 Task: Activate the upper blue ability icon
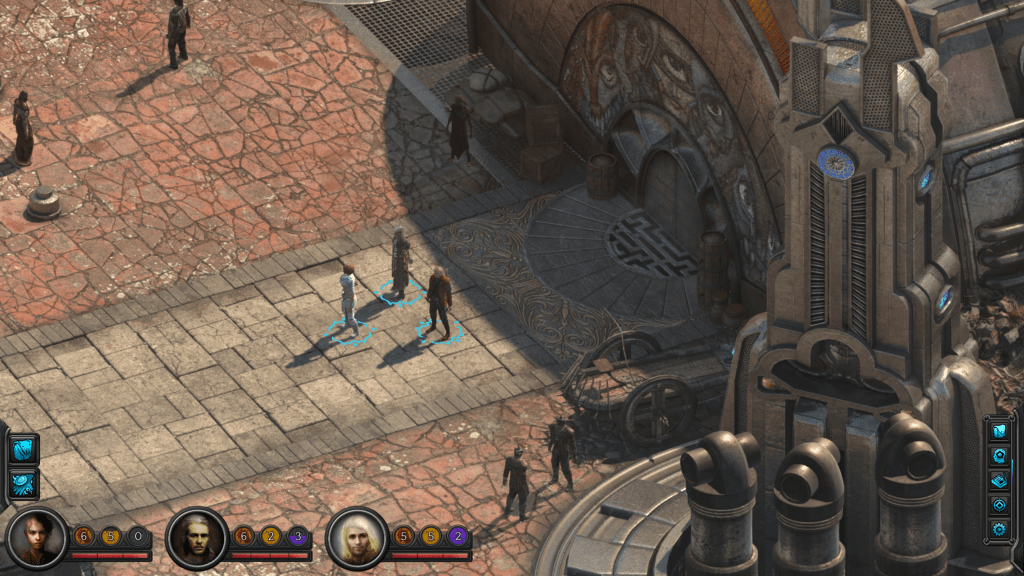tap(23, 449)
